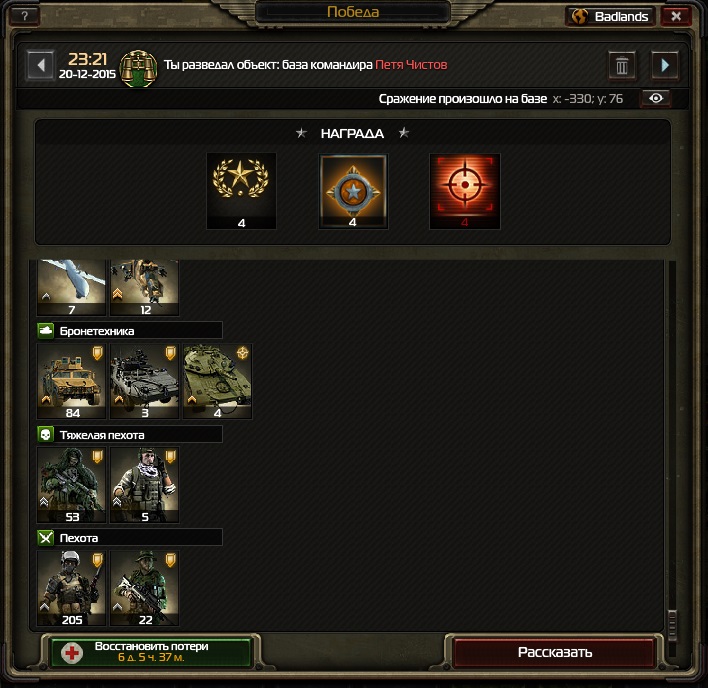Select the infantry unit with 22
The image size is (708, 688).
[x=145, y=587]
